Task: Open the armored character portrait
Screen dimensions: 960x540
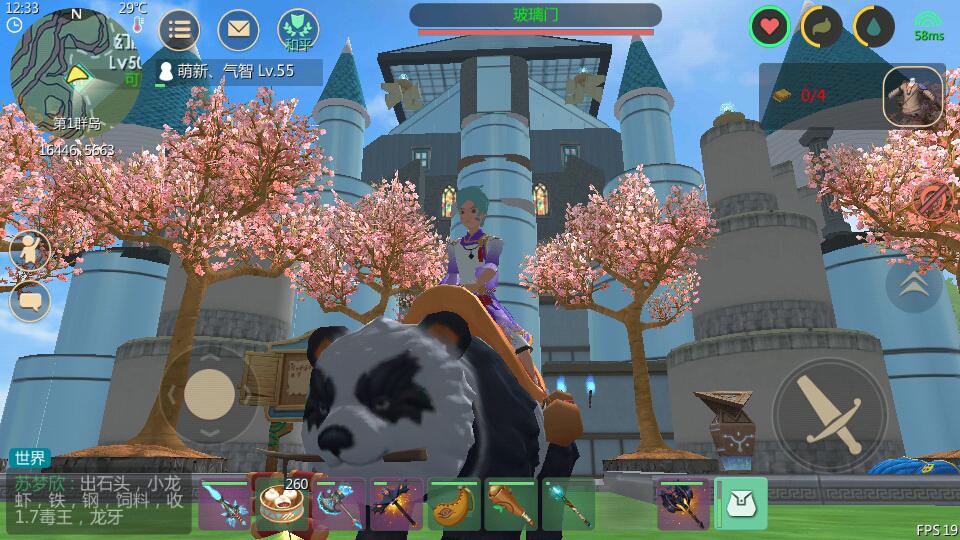Action: click(913, 96)
